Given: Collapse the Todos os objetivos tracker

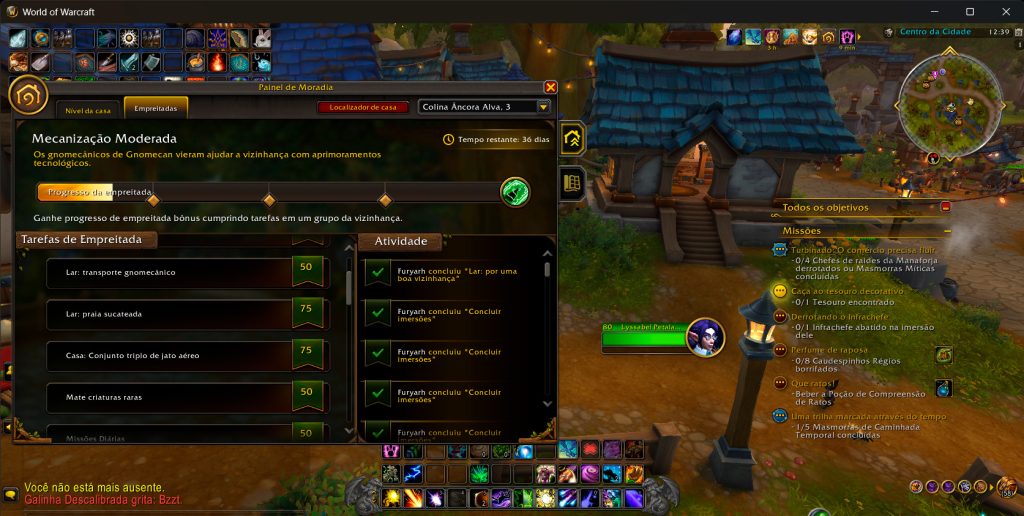Looking at the screenshot, I should tap(946, 207).
